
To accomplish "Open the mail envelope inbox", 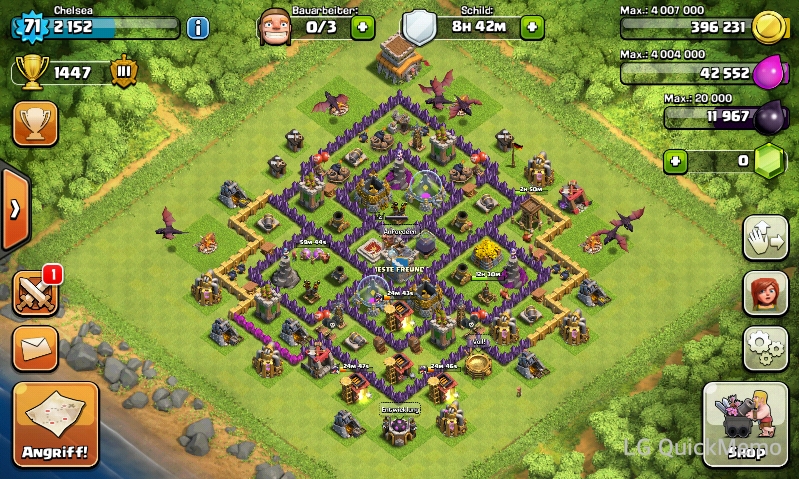I will (x=35, y=348).
